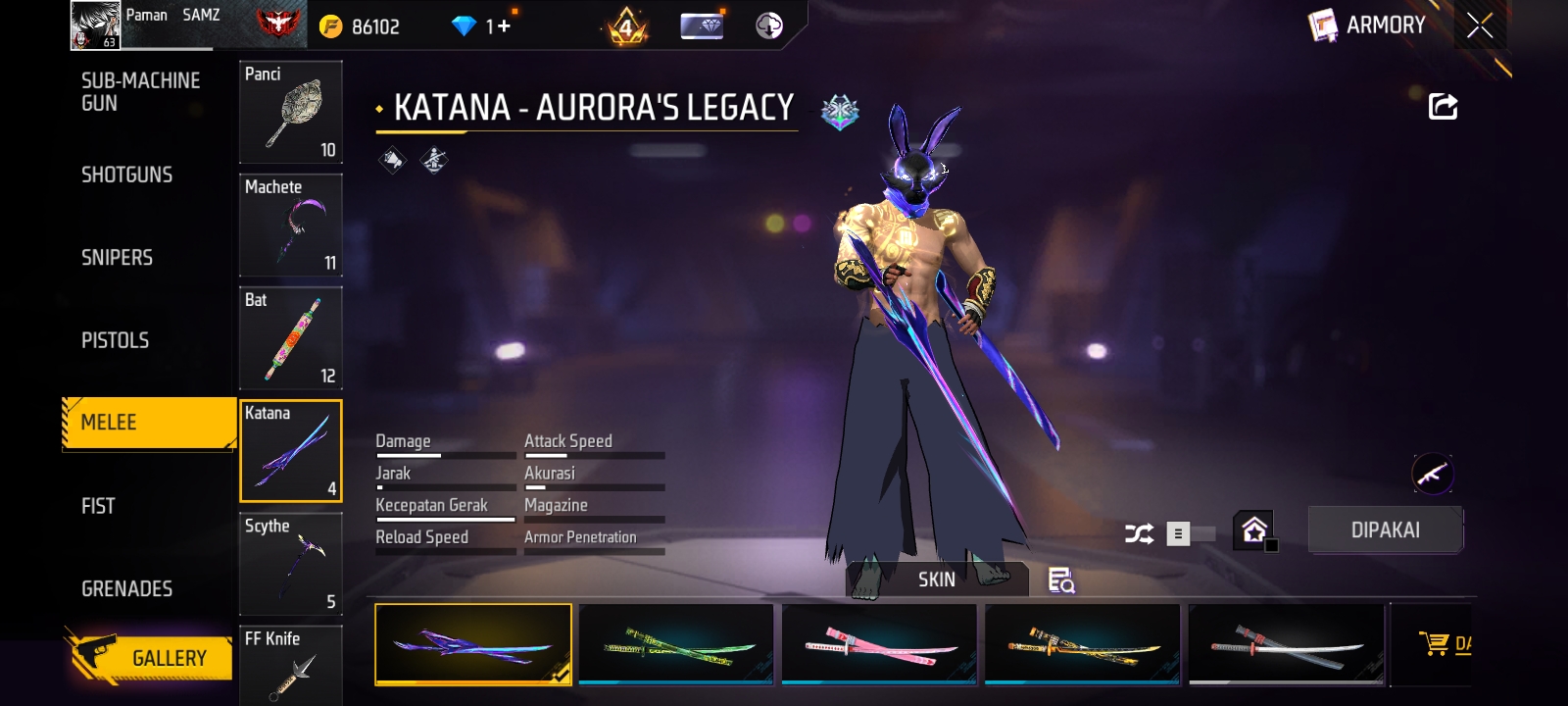
Task: Open the Shotguns category
Action: click(x=127, y=175)
